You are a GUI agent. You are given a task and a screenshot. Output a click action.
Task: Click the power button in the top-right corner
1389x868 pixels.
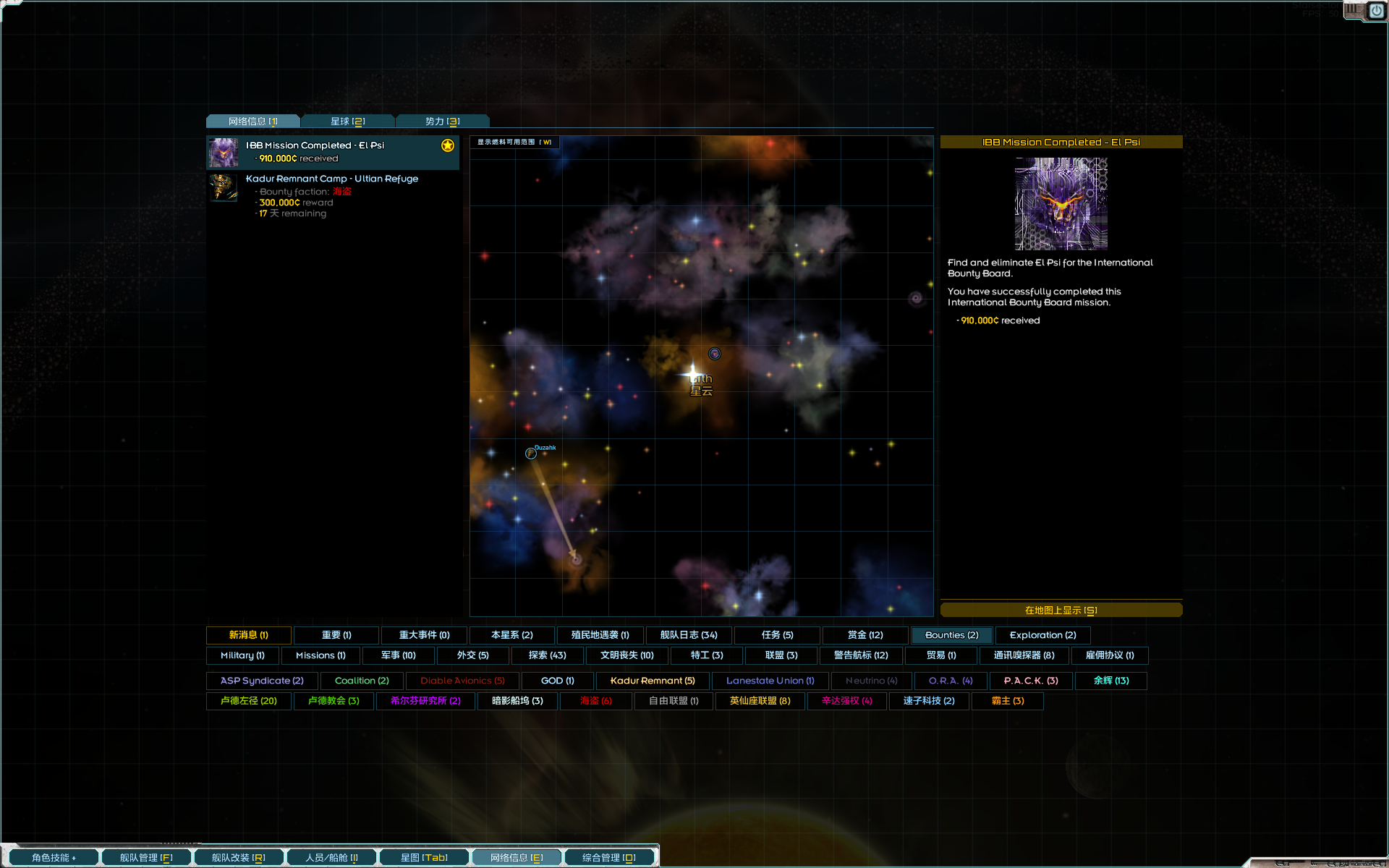coord(1377,12)
